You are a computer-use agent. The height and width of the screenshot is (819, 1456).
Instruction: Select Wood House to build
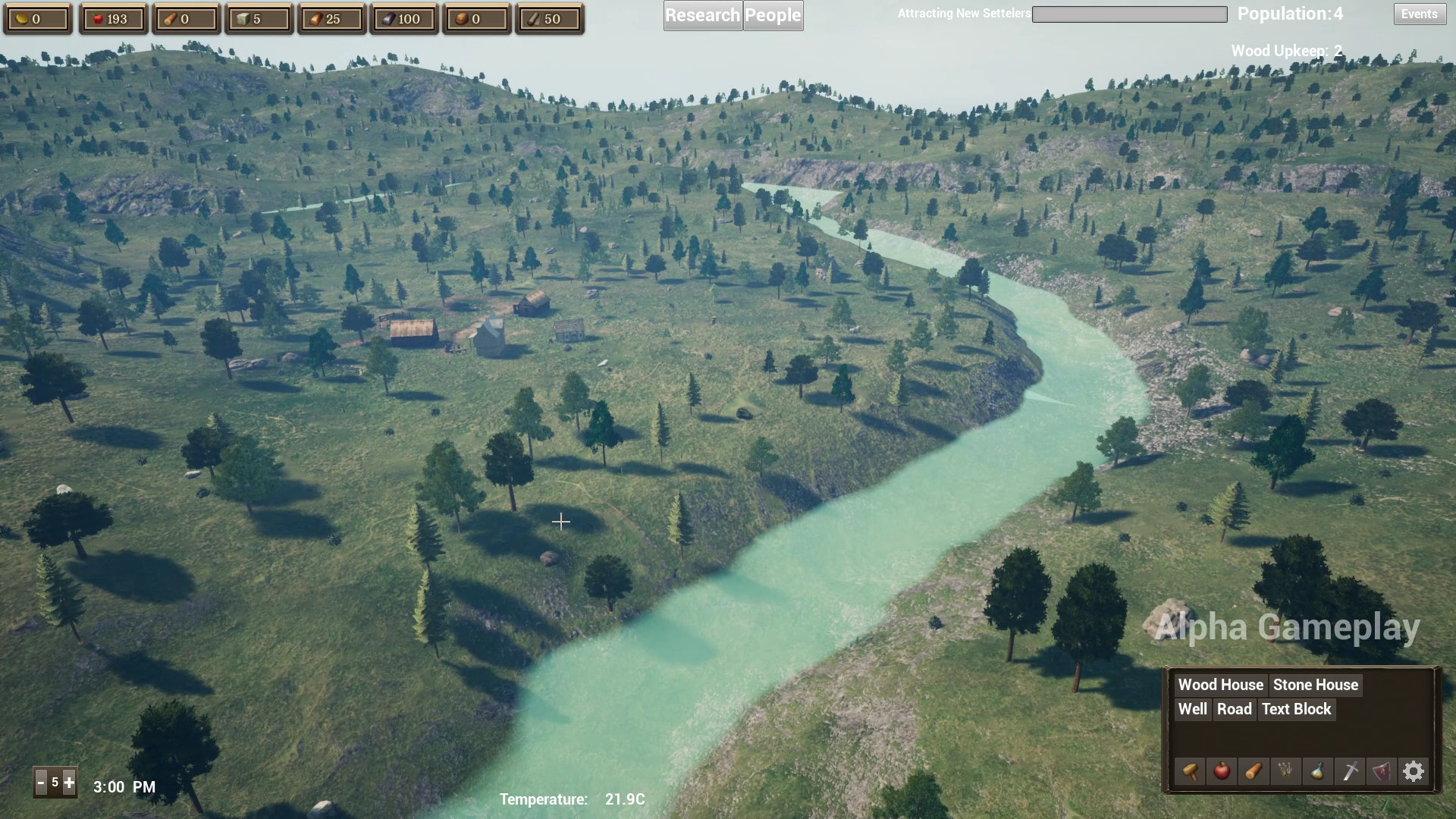pos(1220,685)
